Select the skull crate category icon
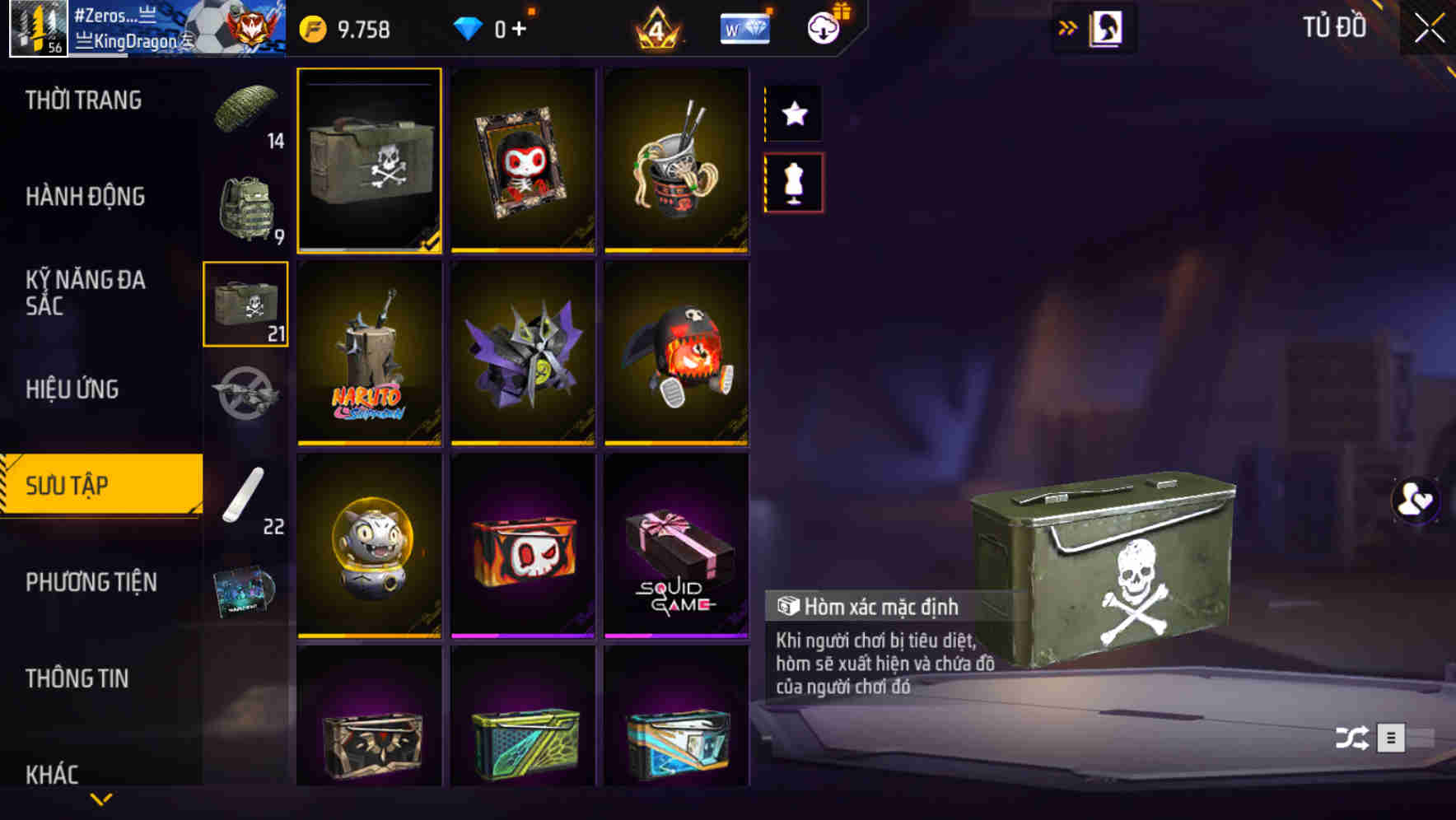This screenshot has width=1456, height=820. point(246,305)
